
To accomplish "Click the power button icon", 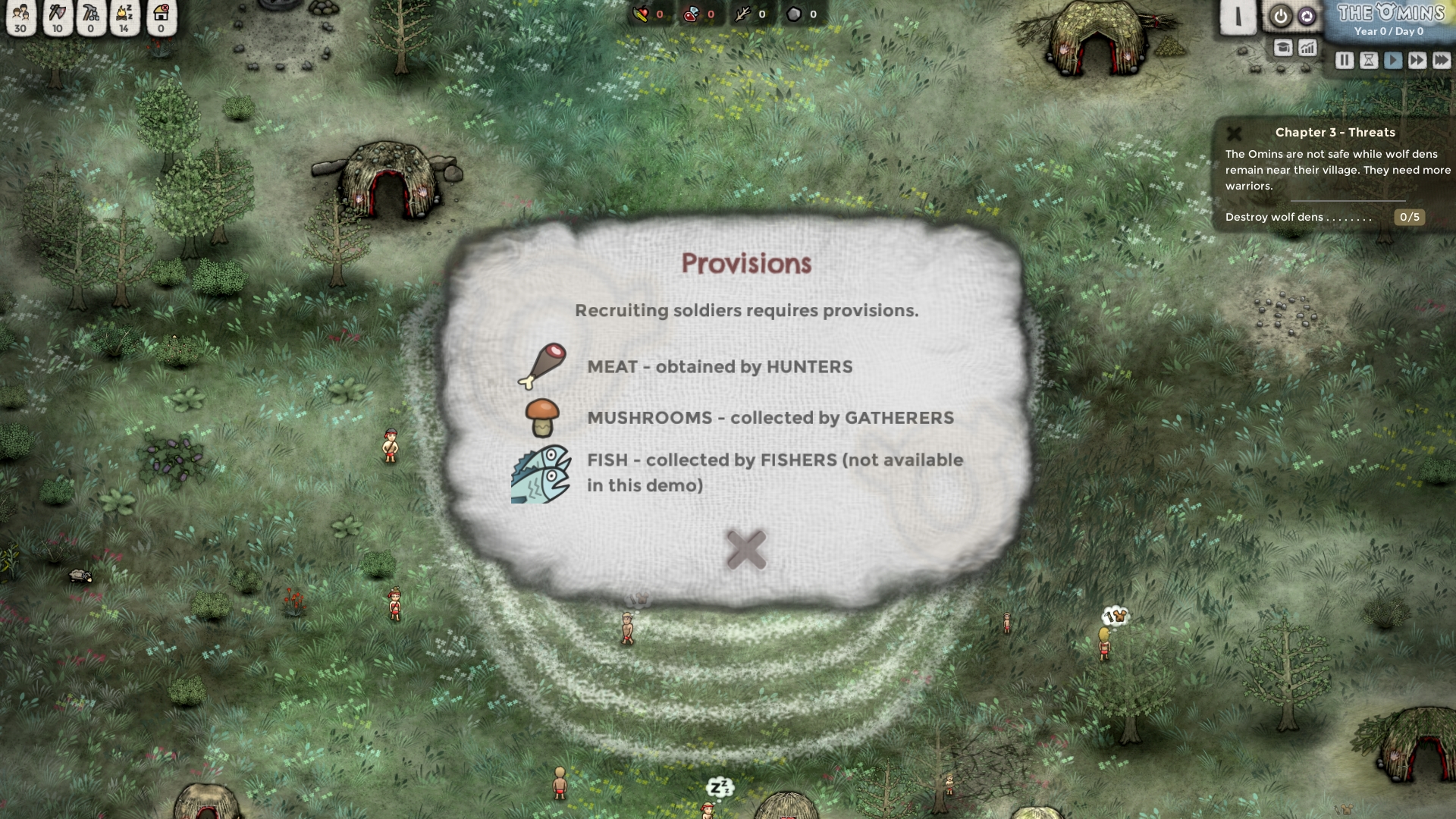I will click(1281, 16).
